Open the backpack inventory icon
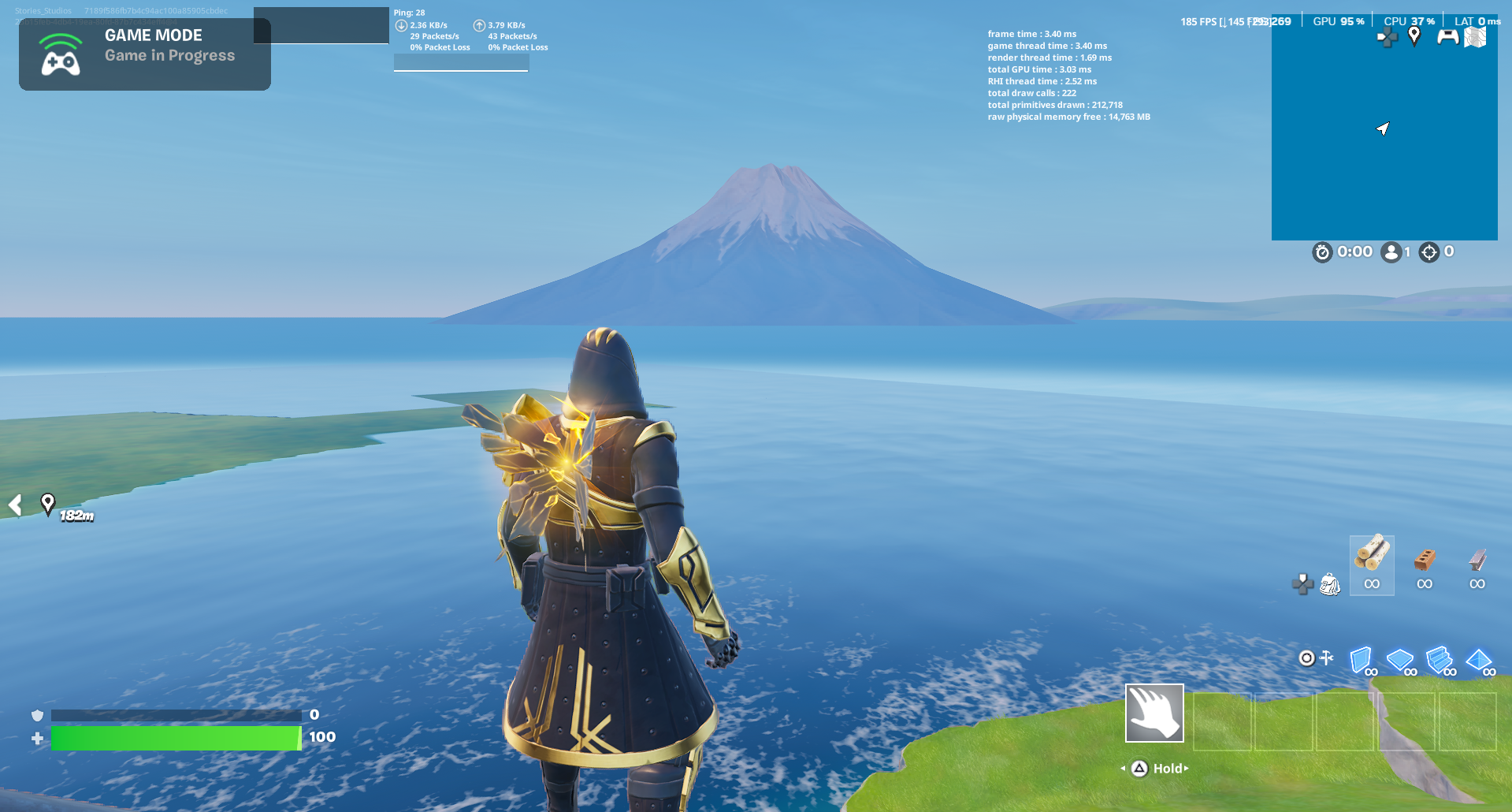The height and width of the screenshot is (812, 1512). point(1328,584)
